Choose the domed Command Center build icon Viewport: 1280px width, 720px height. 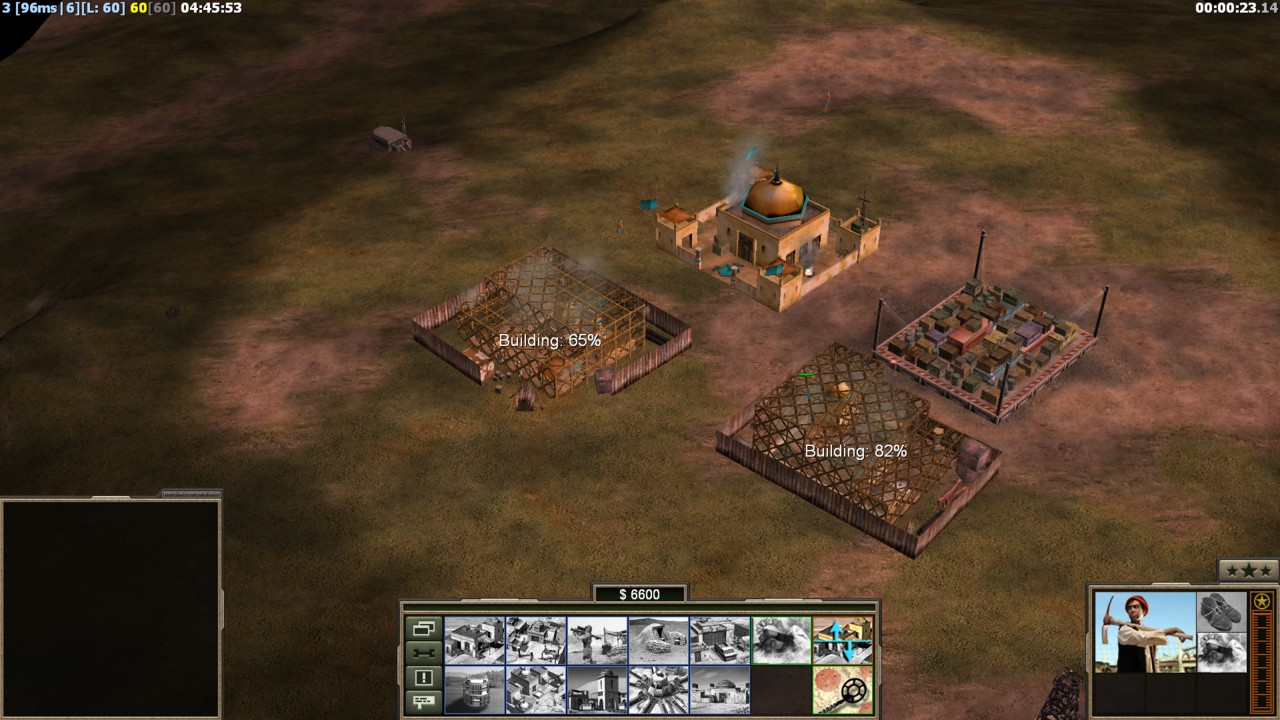tap(719, 690)
